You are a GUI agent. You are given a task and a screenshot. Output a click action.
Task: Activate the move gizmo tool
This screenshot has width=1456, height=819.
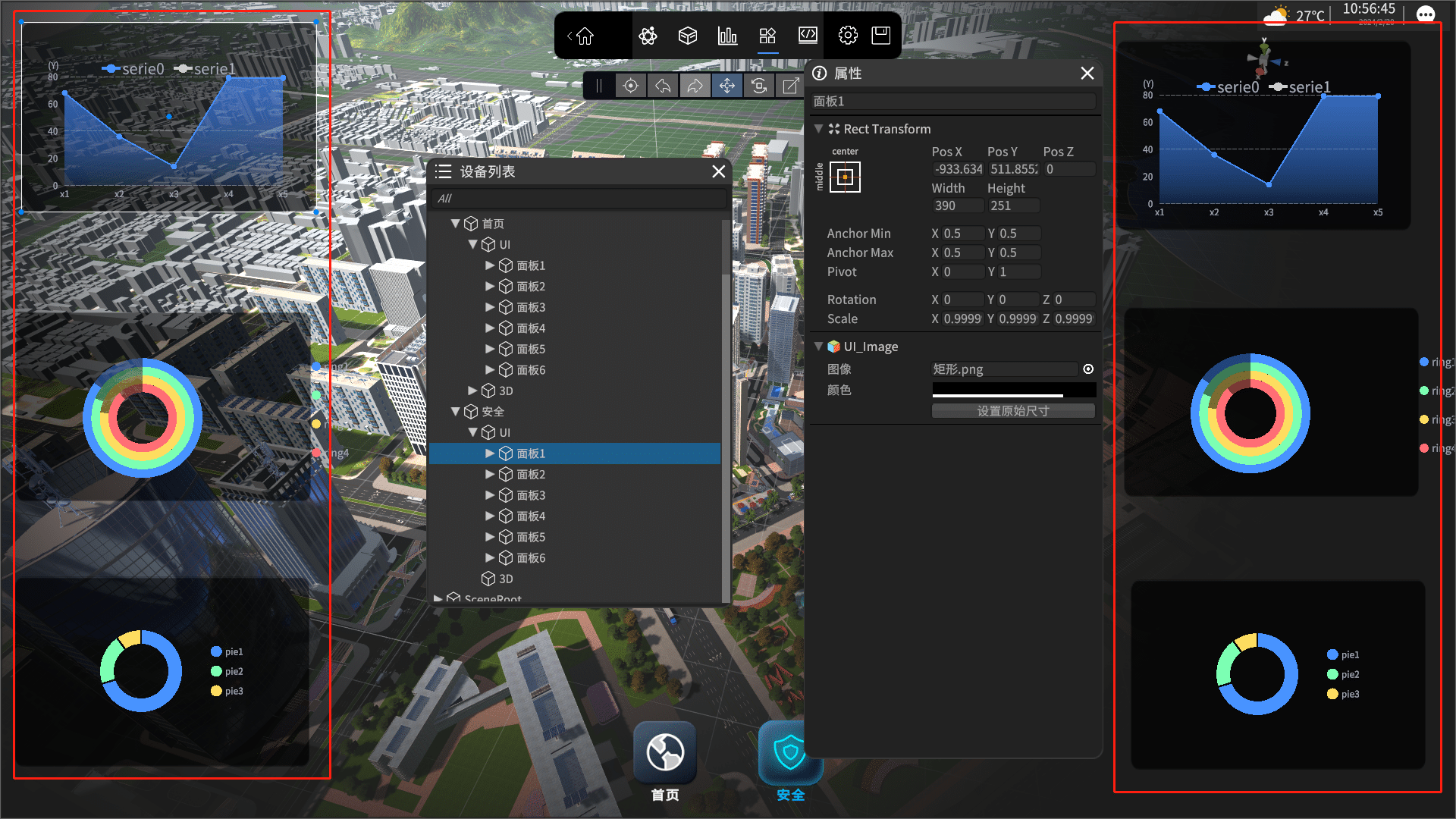coord(727,86)
